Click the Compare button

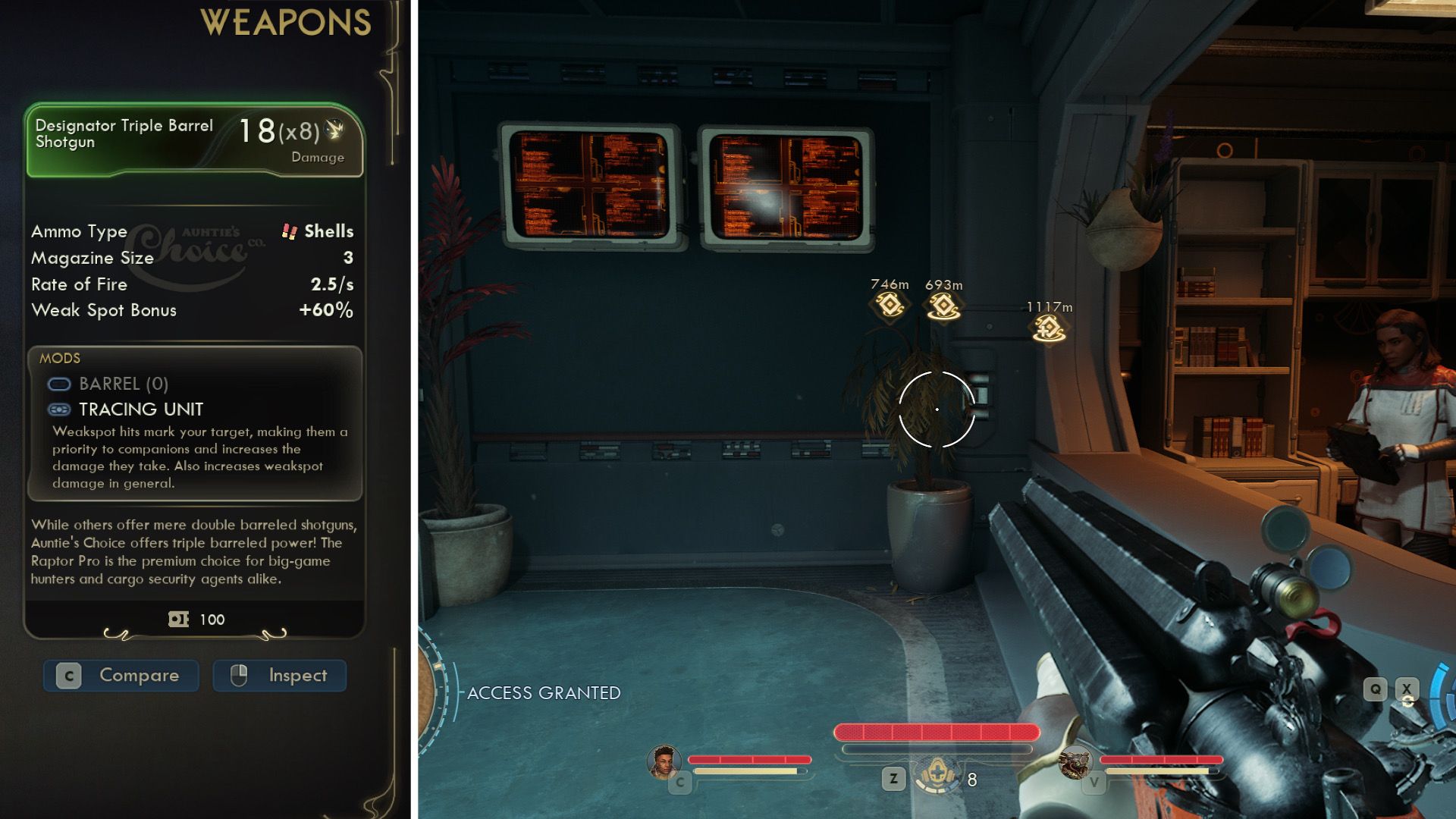tap(121, 675)
